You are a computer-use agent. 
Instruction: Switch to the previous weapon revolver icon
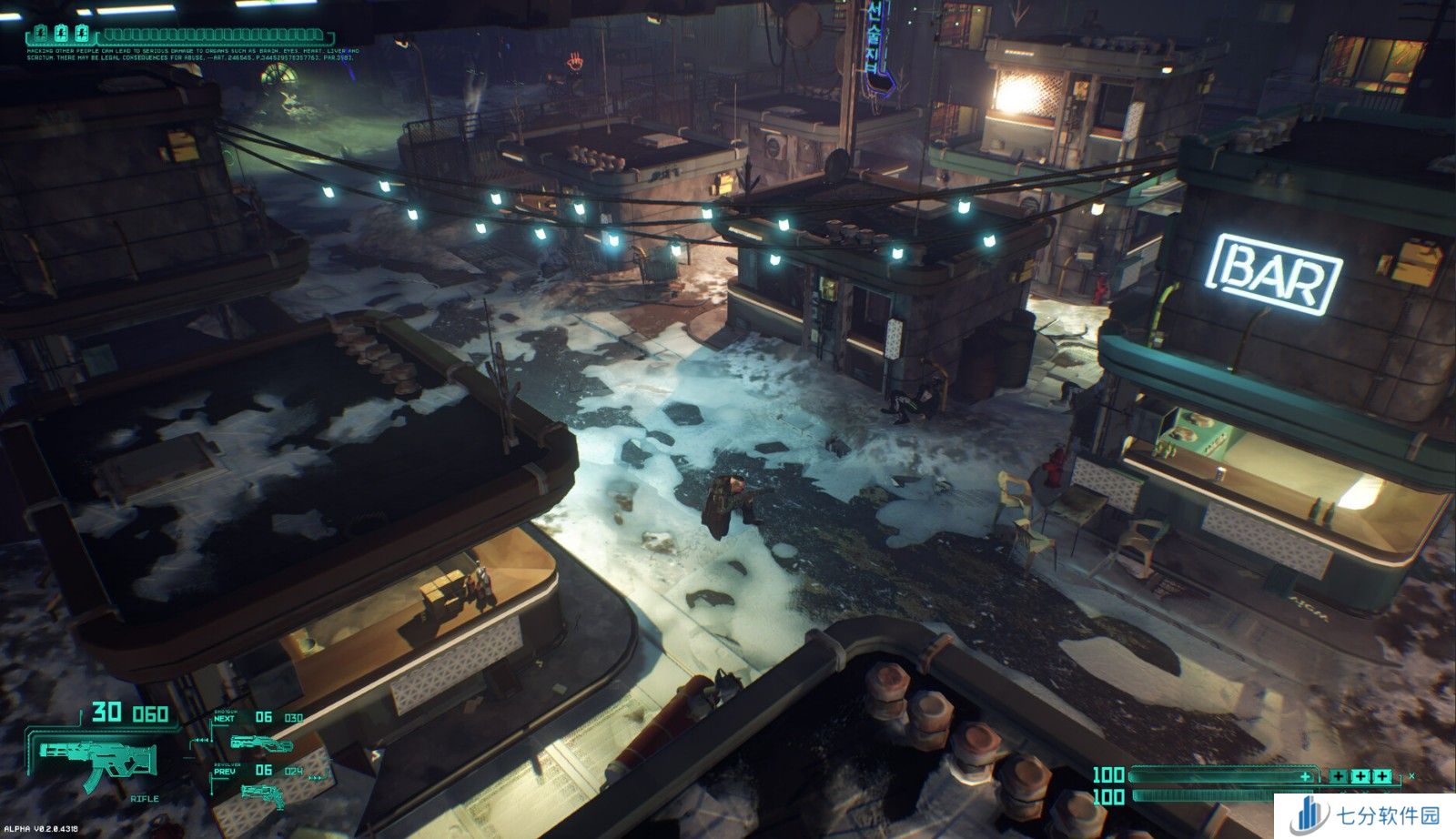[x=262, y=794]
